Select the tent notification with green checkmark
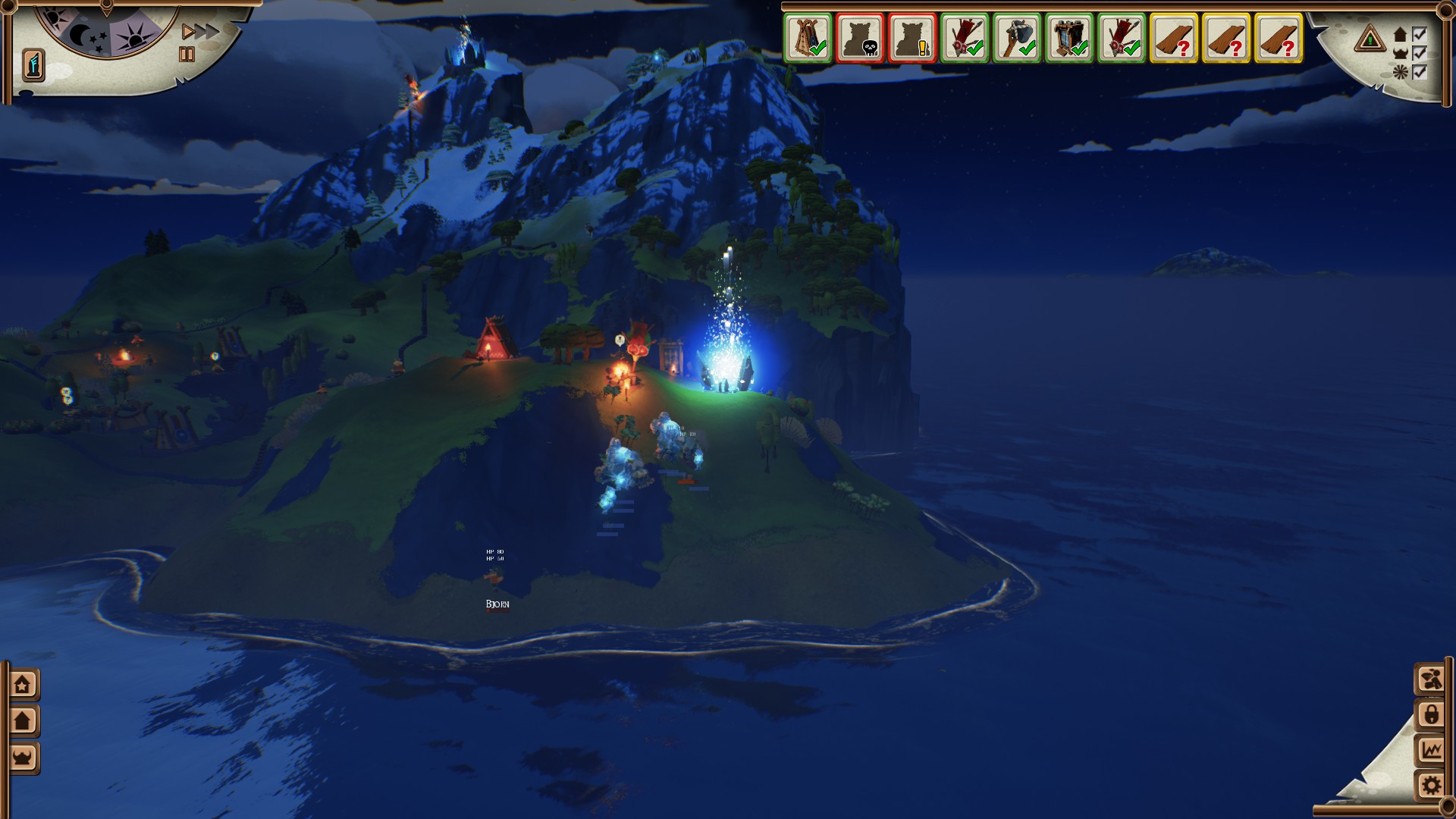Screen dimensions: 1456x819 coord(808,37)
